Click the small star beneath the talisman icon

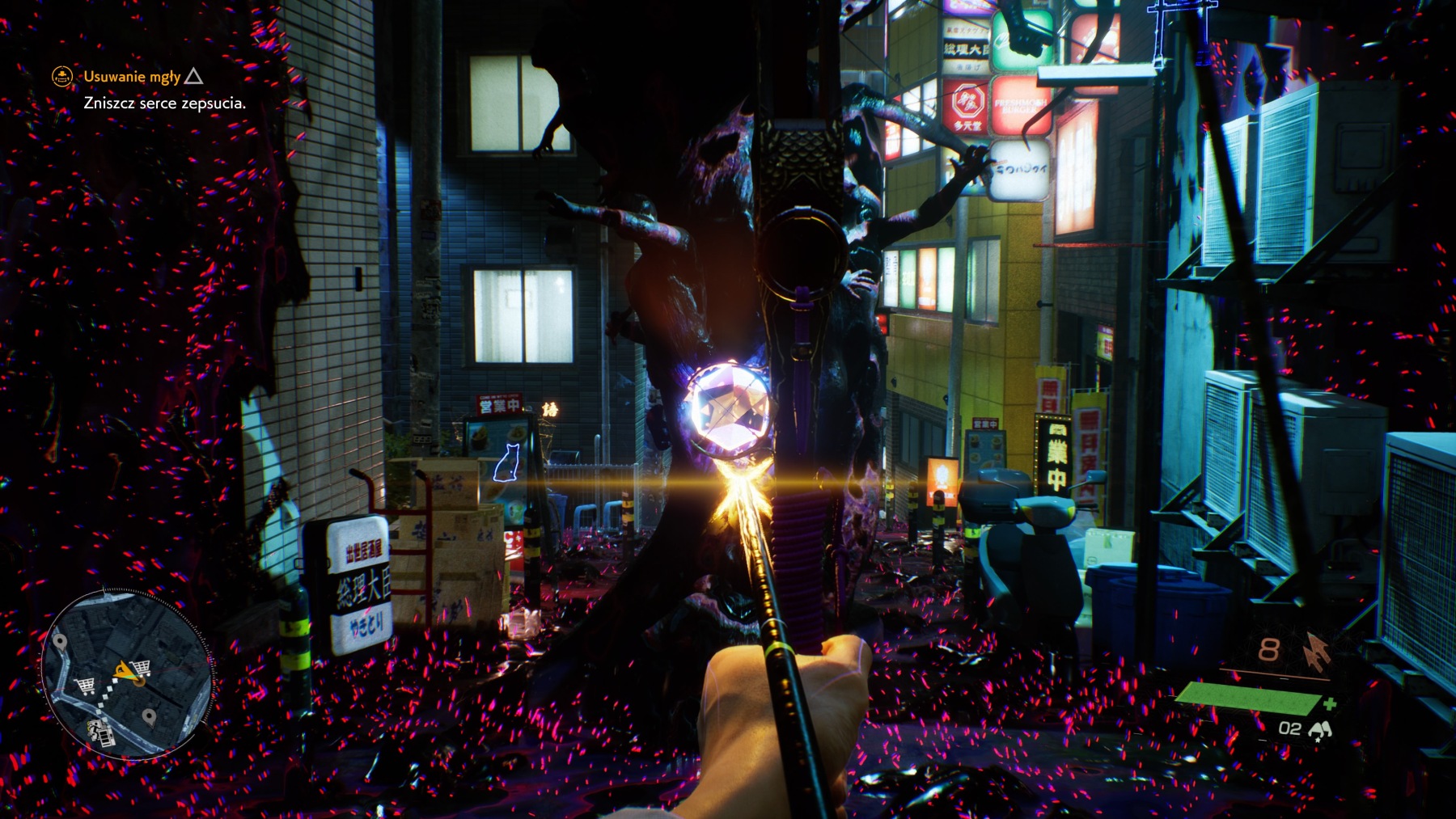click(1318, 740)
